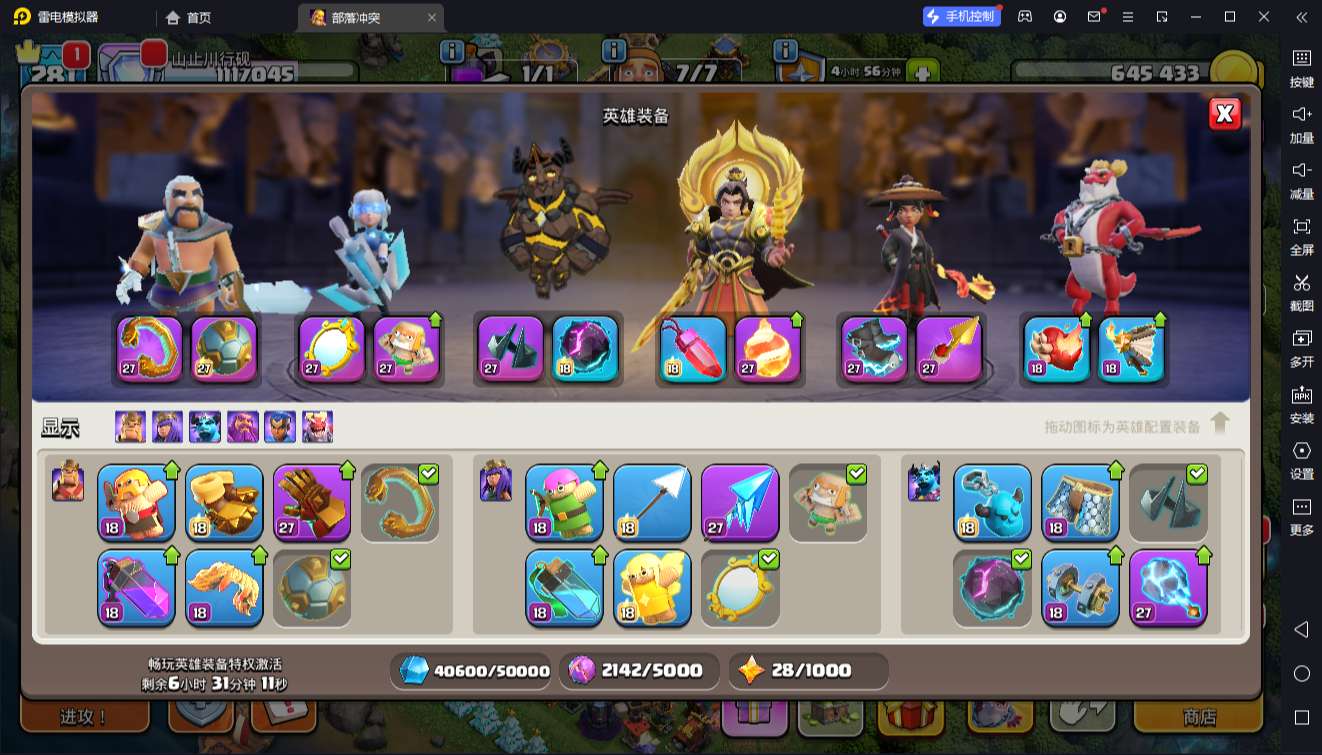Click the equipped magic mirror slot

(332, 349)
